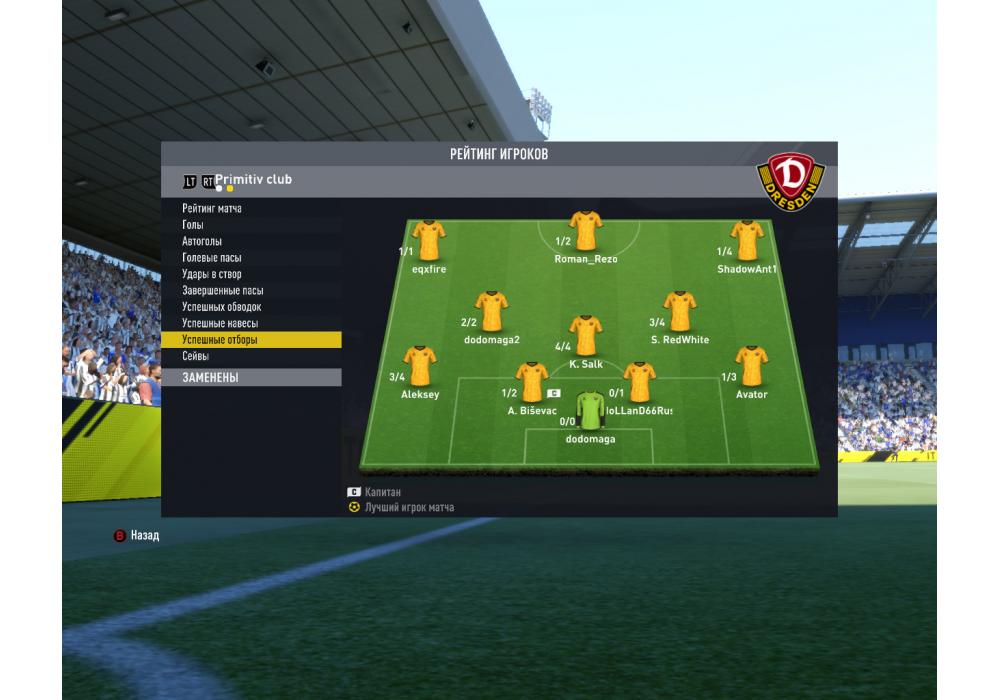Select the Удары в створ entry
The height and width of the screenshot is (700, 1000).
tap(212, 274)
